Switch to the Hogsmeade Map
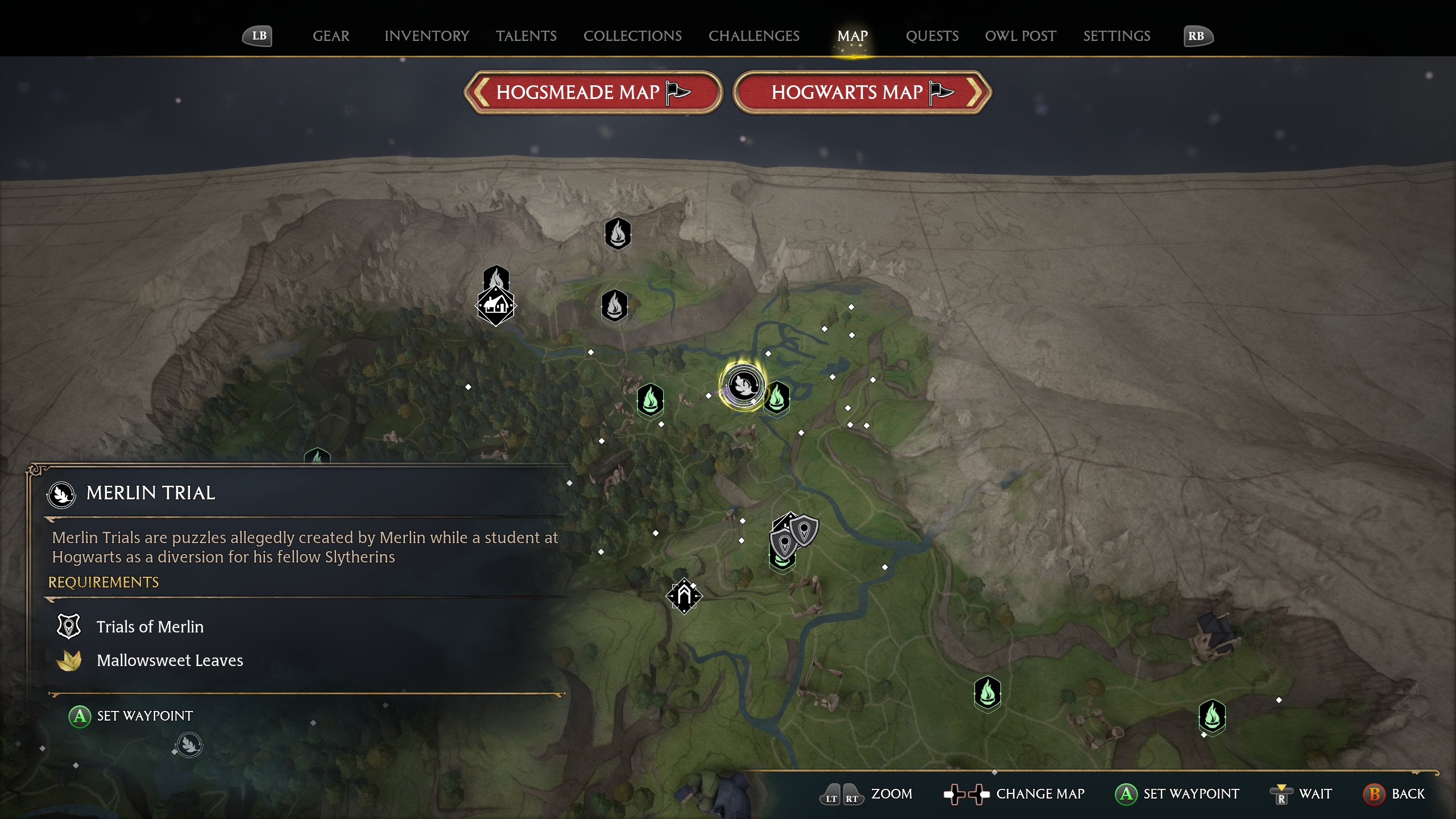This screenshot has width=1456, height=819. point(593,92)
